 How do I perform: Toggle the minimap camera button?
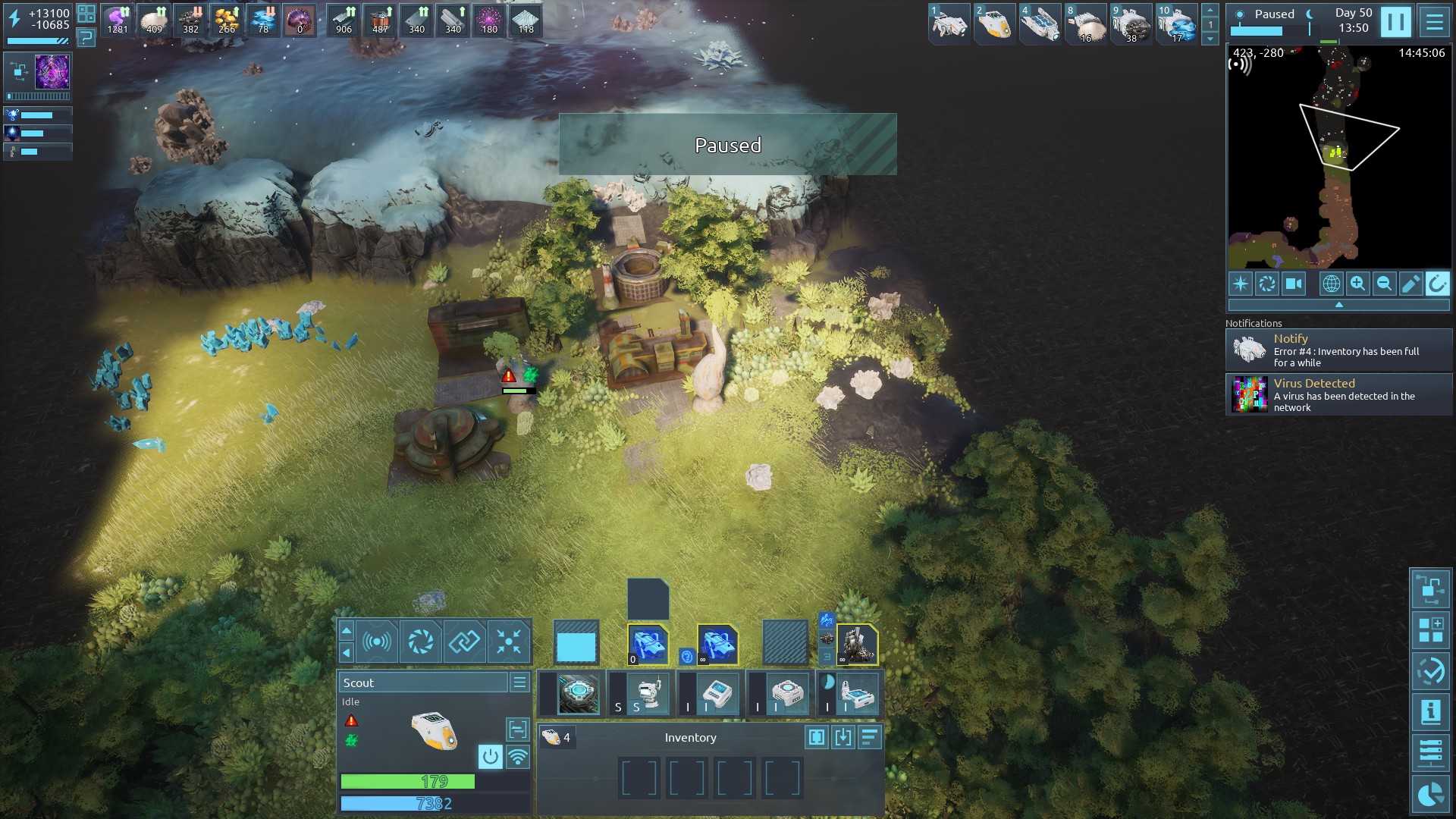(1294, 284)
